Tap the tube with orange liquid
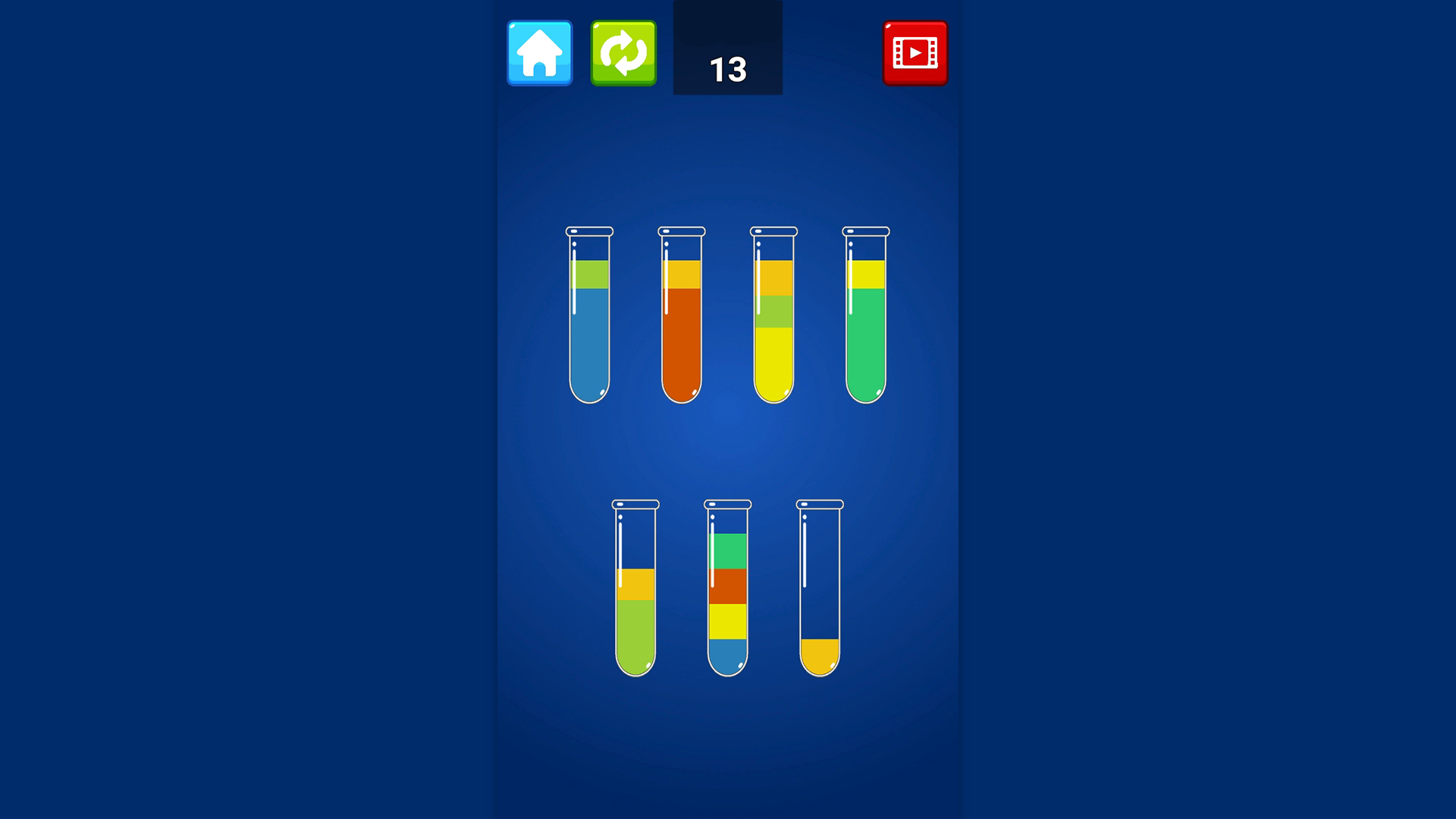Viewport: 1456px width, 819px height. (681, 341)
